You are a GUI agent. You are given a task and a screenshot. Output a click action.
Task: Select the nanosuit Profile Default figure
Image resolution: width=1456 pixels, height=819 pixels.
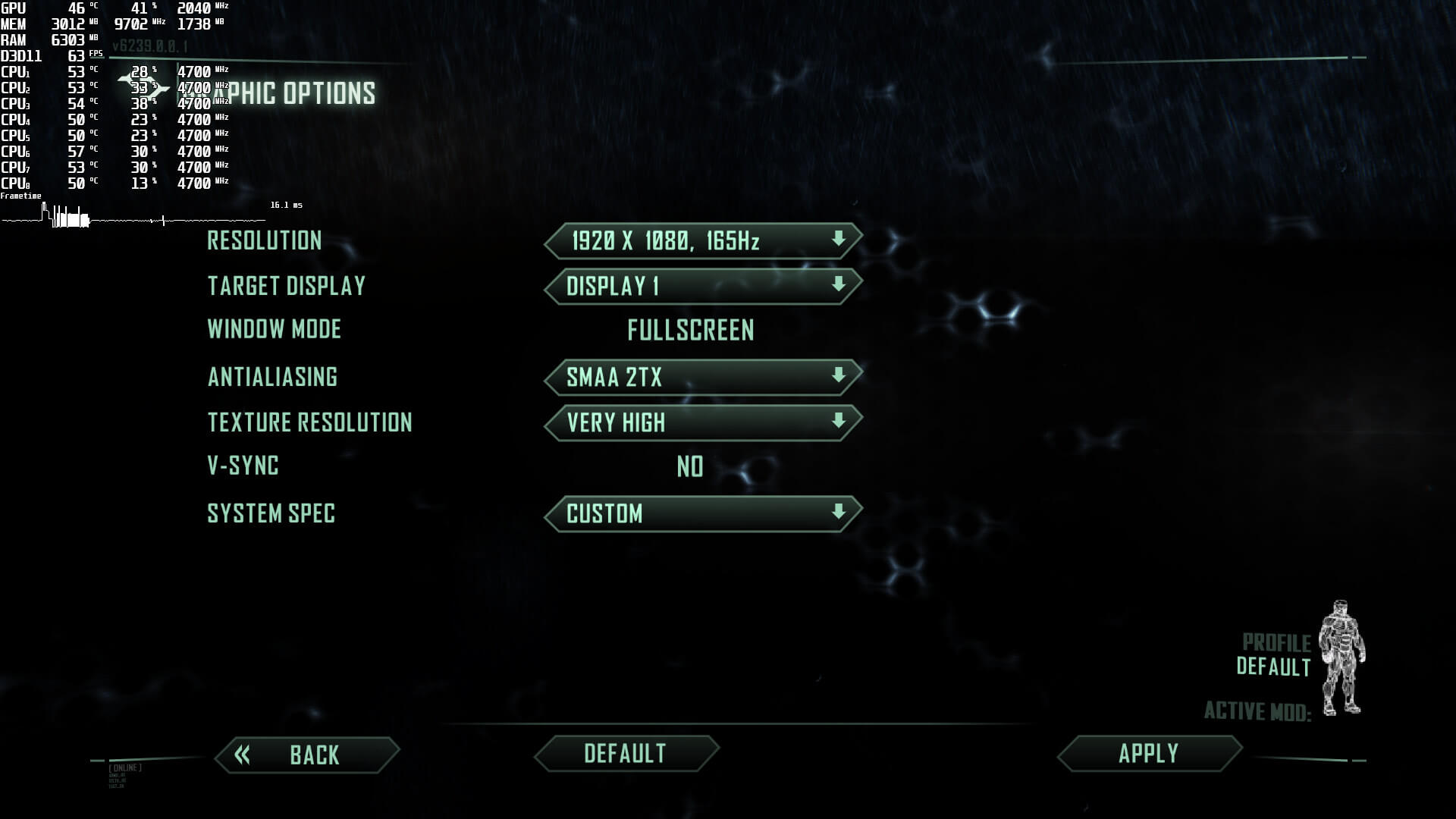[x=1341, y=657]
